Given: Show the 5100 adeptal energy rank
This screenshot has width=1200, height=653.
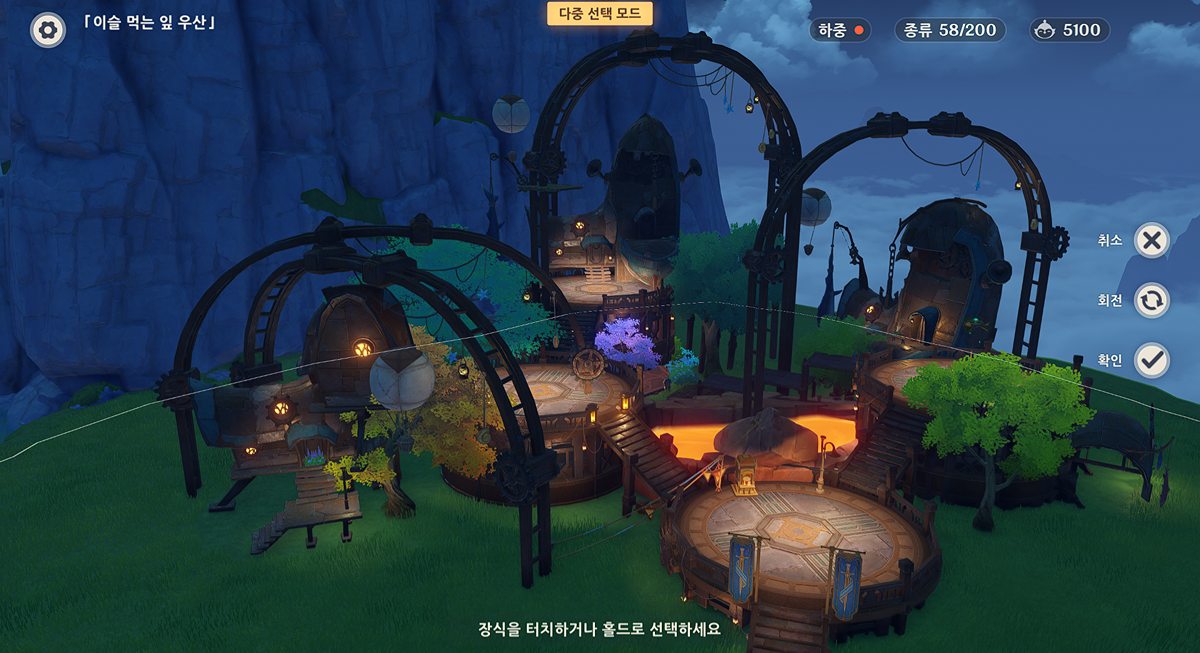Looking at the screenshot, I should (1069, 30).
